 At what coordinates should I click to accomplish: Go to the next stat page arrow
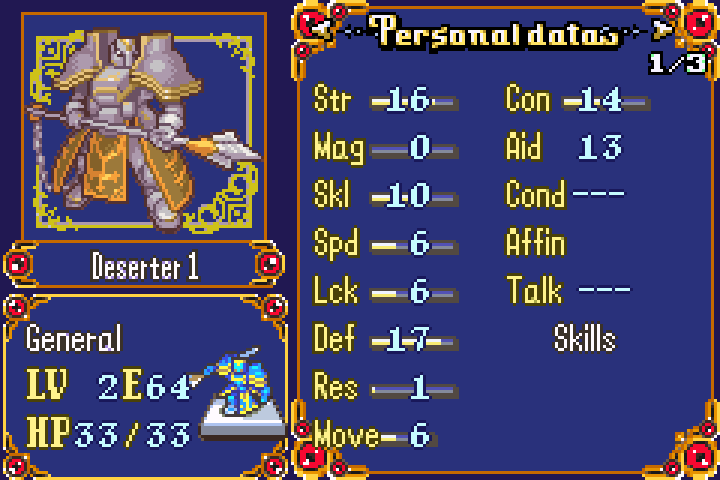point(659,29)
